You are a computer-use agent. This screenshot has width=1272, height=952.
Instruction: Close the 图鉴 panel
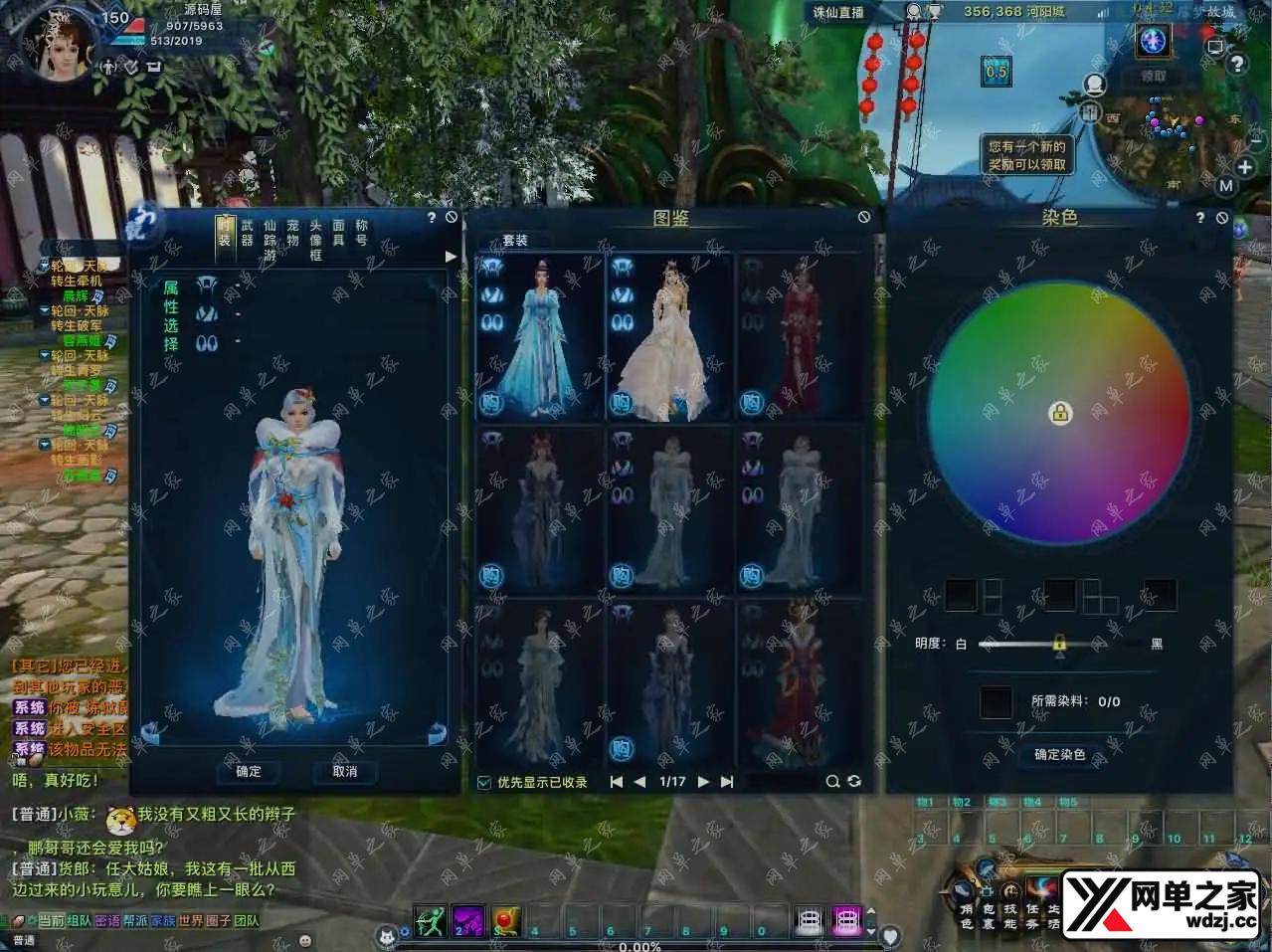point(863,217)
